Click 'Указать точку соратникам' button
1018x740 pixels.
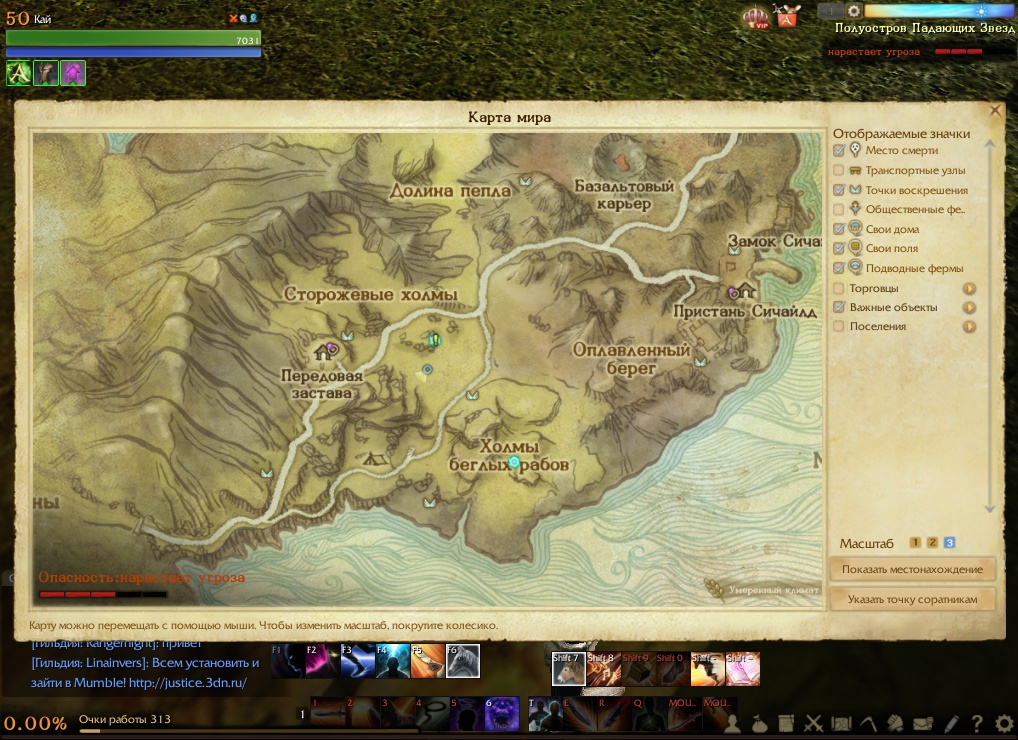[x=912, y=599]
